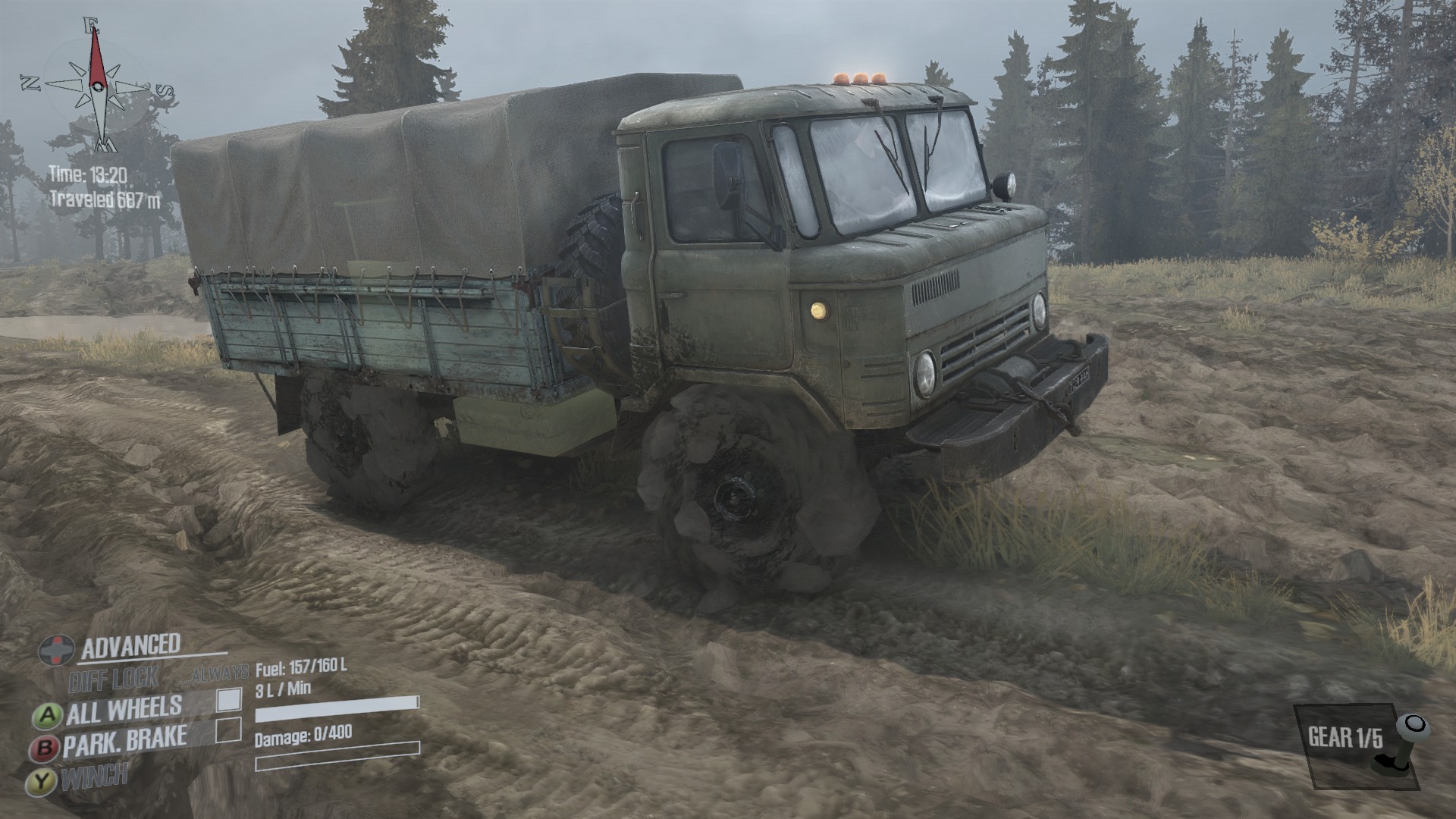Toggle the Park. Brake checkbox
The image size is (1456, 819).
click(228, 730)
